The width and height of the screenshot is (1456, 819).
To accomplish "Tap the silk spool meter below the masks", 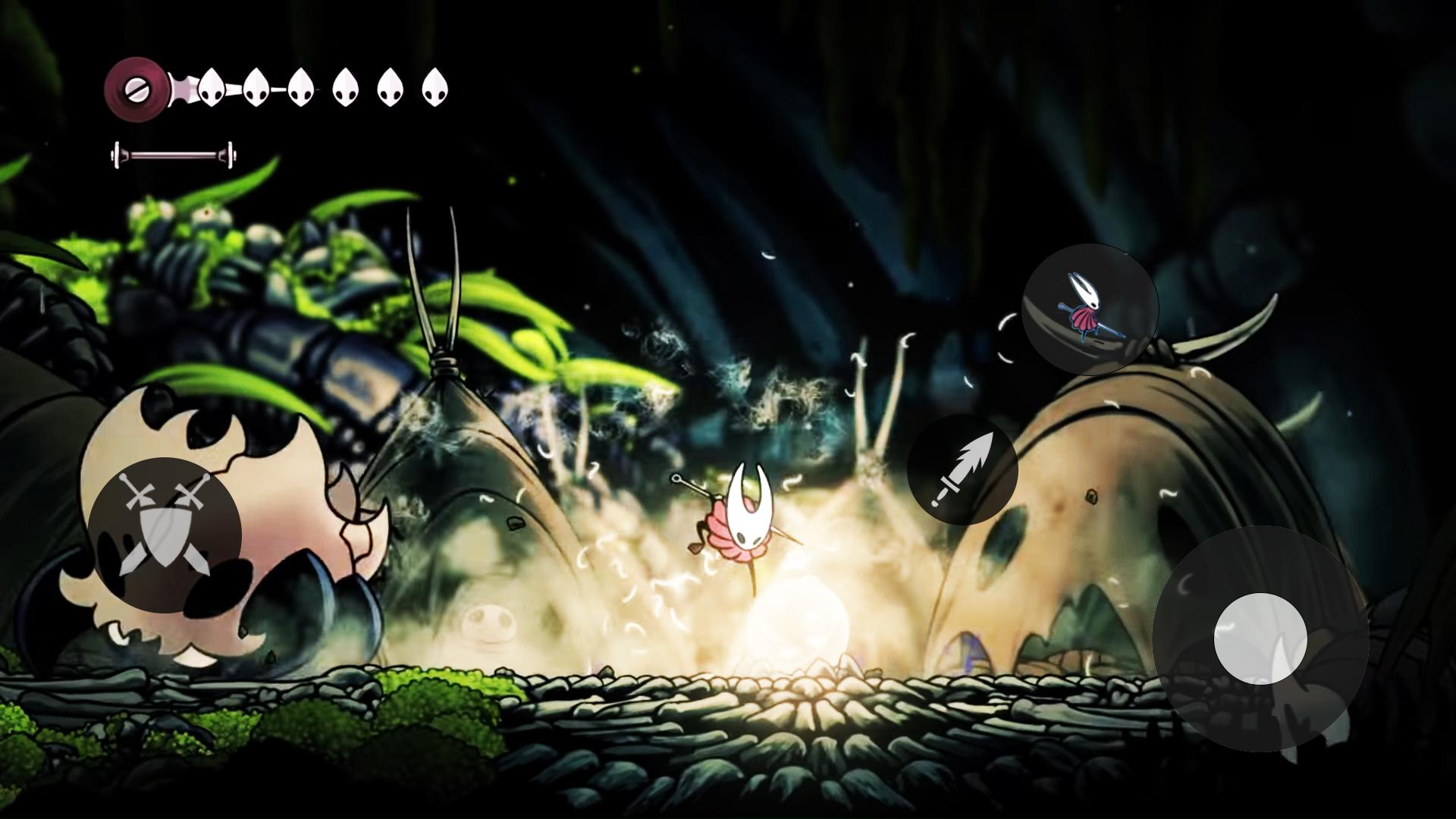I will click(174, 154).
